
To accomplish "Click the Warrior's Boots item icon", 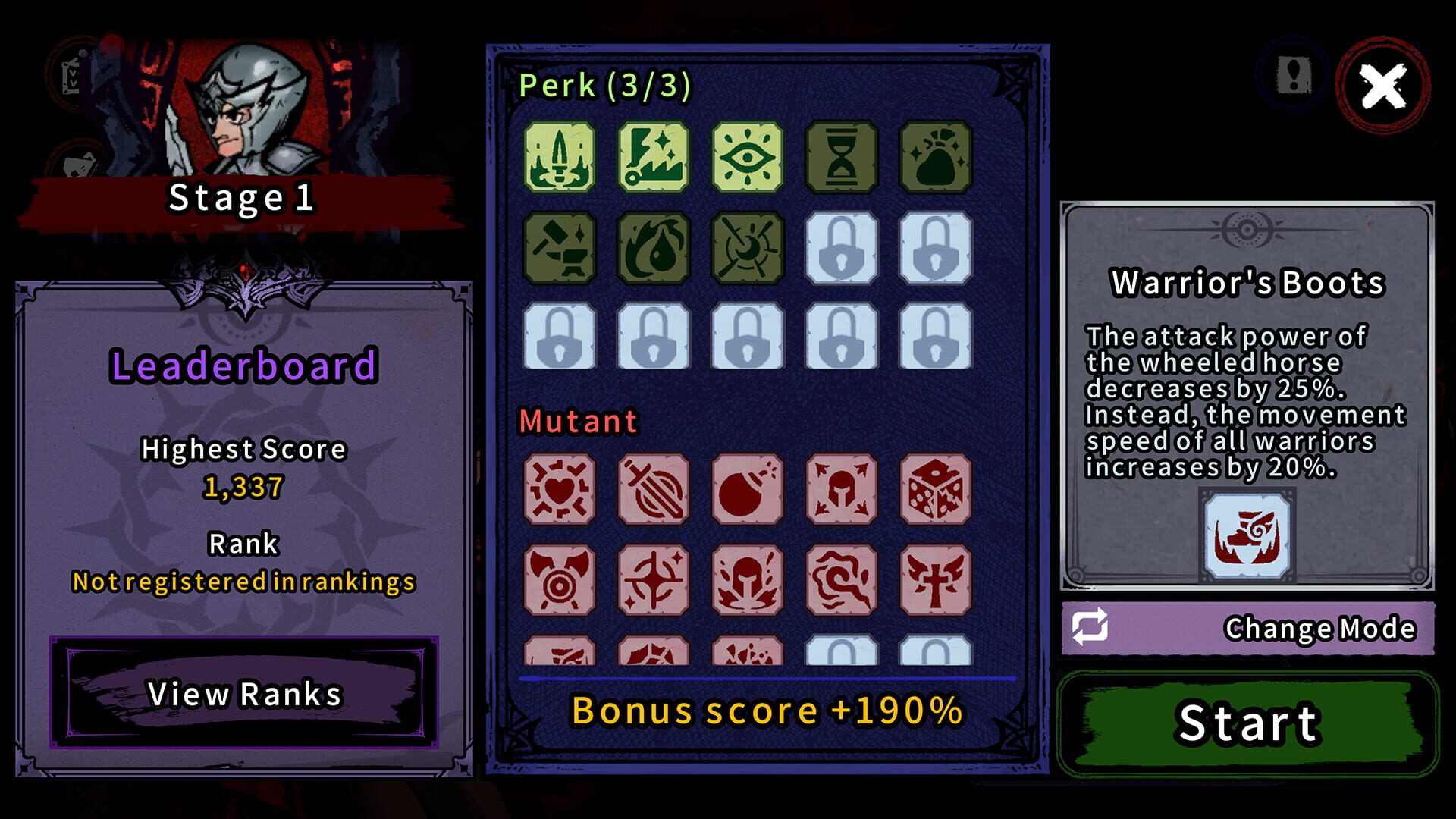I will click(1248, 535).
